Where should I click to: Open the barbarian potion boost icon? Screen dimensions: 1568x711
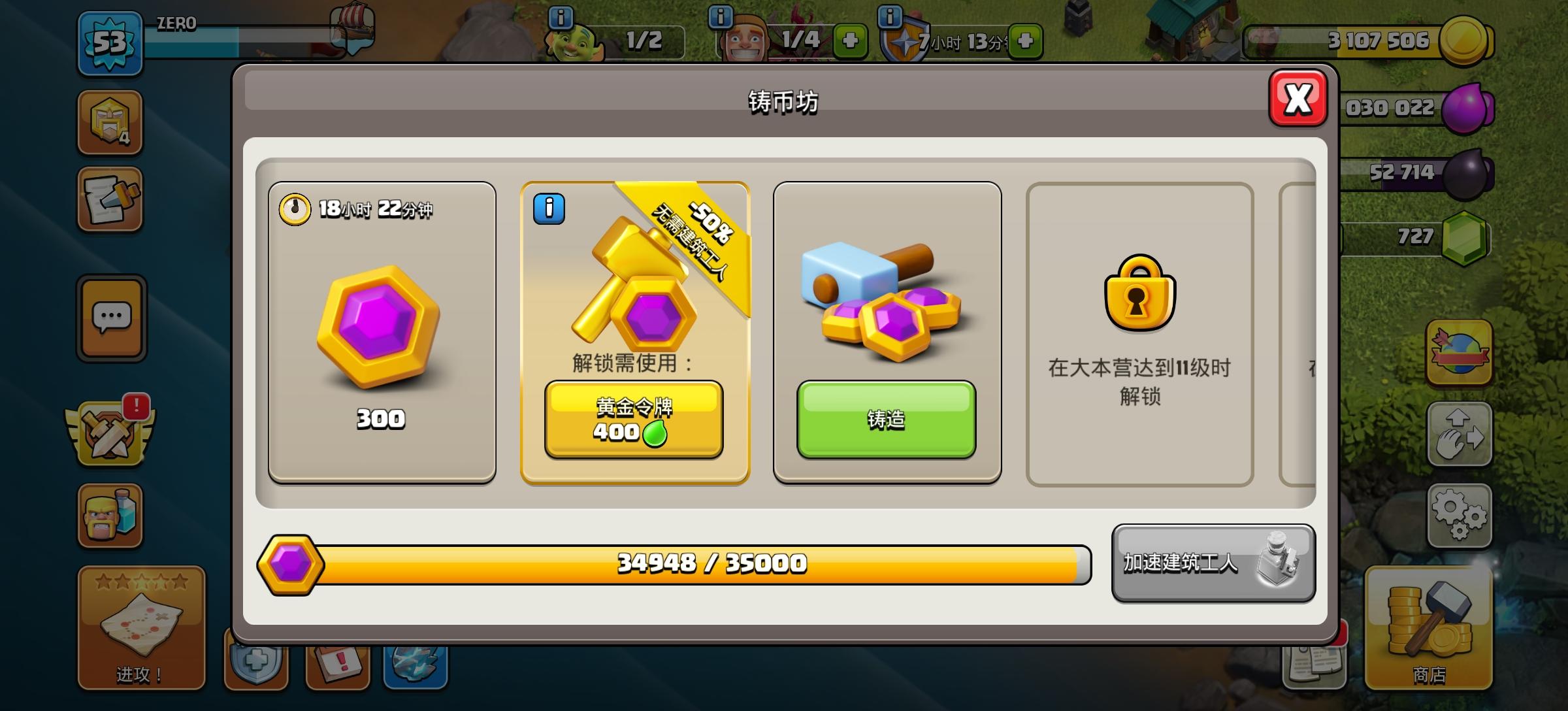[110, 516]
